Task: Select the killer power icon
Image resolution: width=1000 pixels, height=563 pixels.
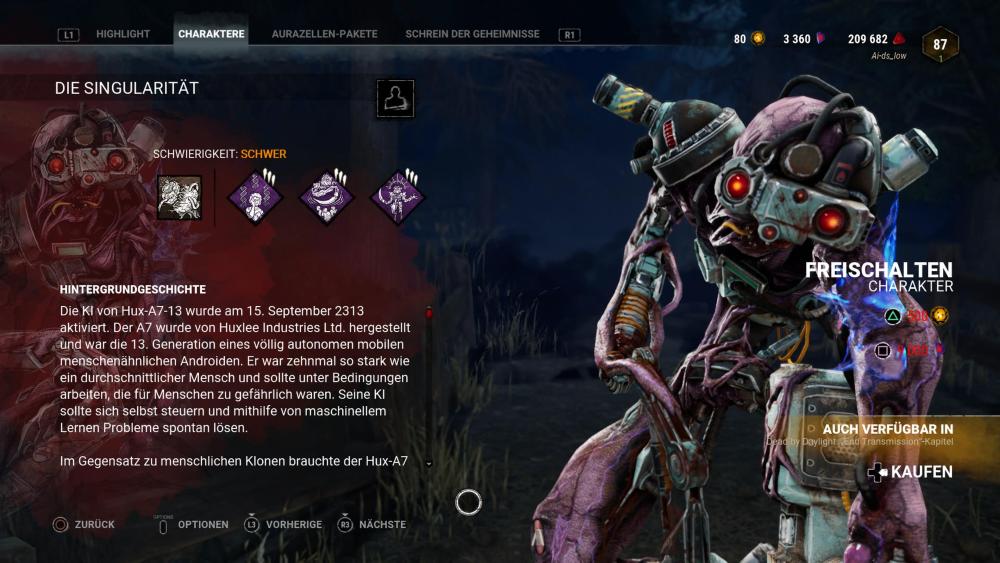Action: 180,197
